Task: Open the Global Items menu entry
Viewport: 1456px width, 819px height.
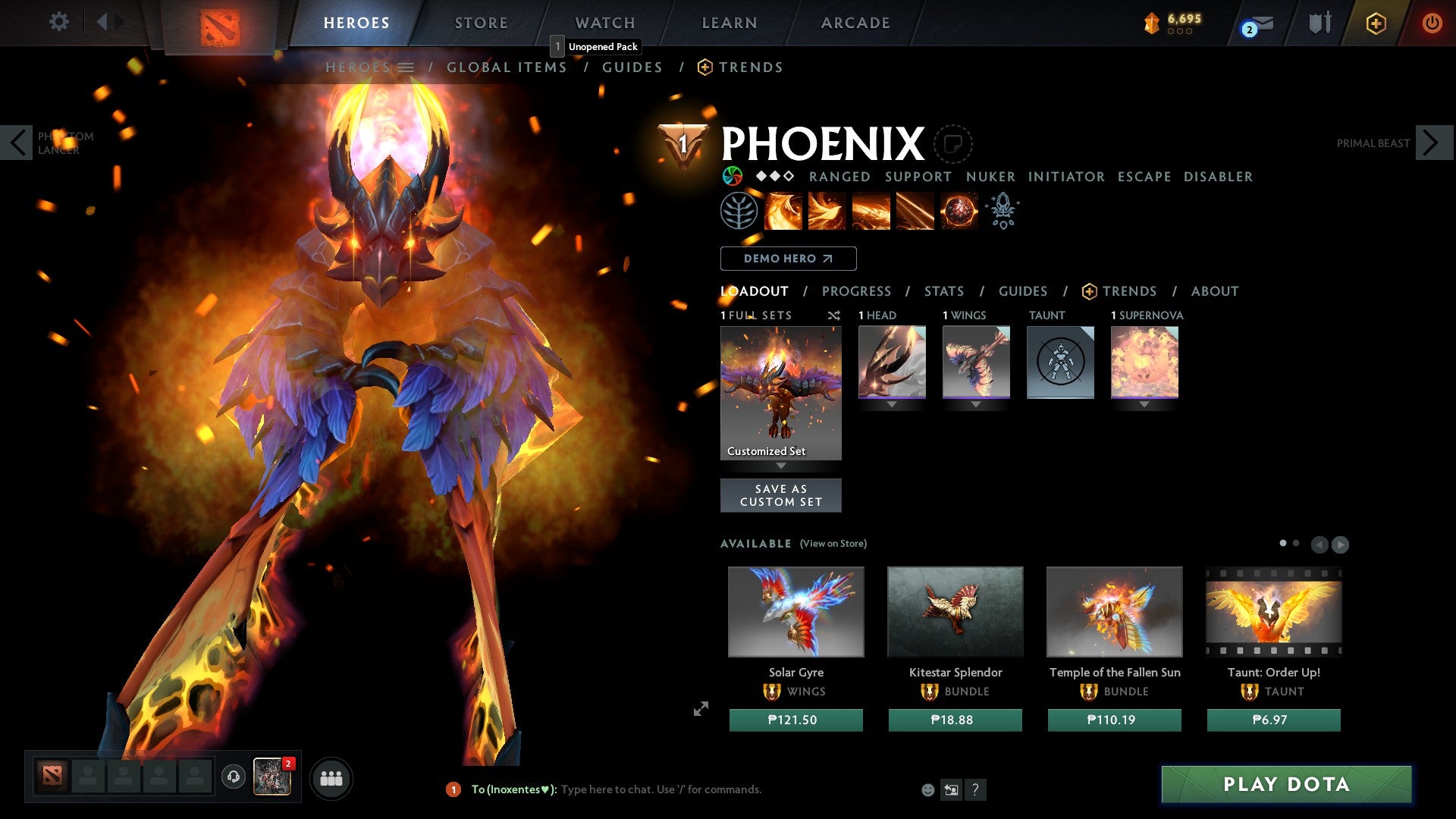Action: (x=507, y=67)
